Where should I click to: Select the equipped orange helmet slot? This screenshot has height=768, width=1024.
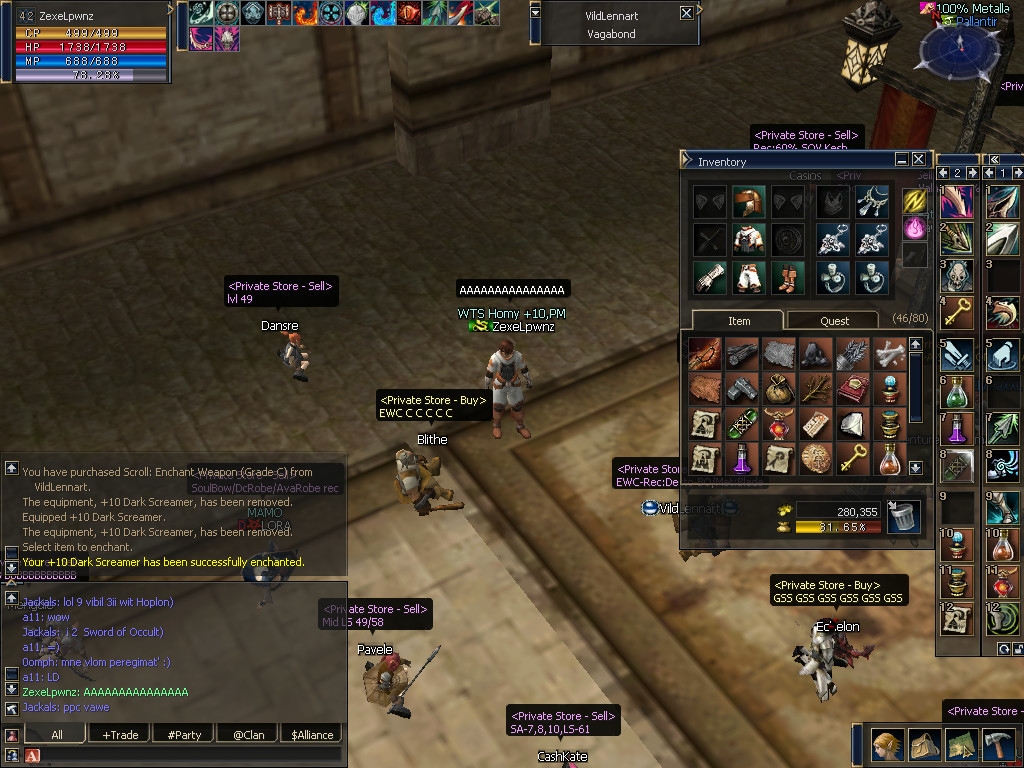point(748,202)
